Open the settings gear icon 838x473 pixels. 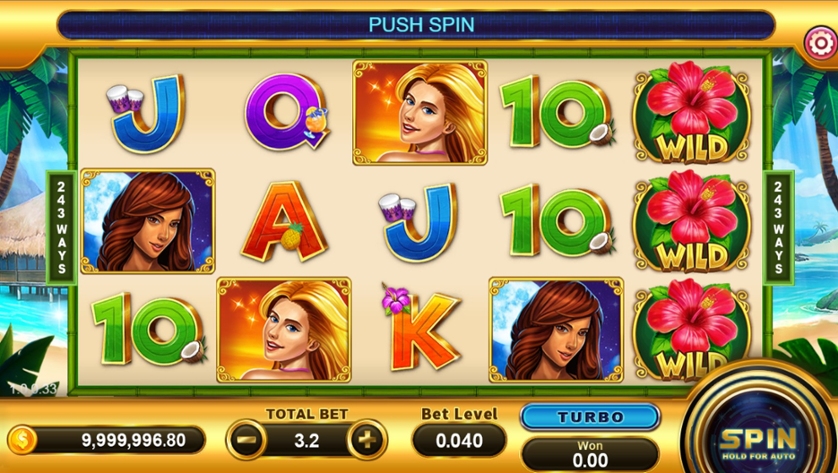point(818,41)
